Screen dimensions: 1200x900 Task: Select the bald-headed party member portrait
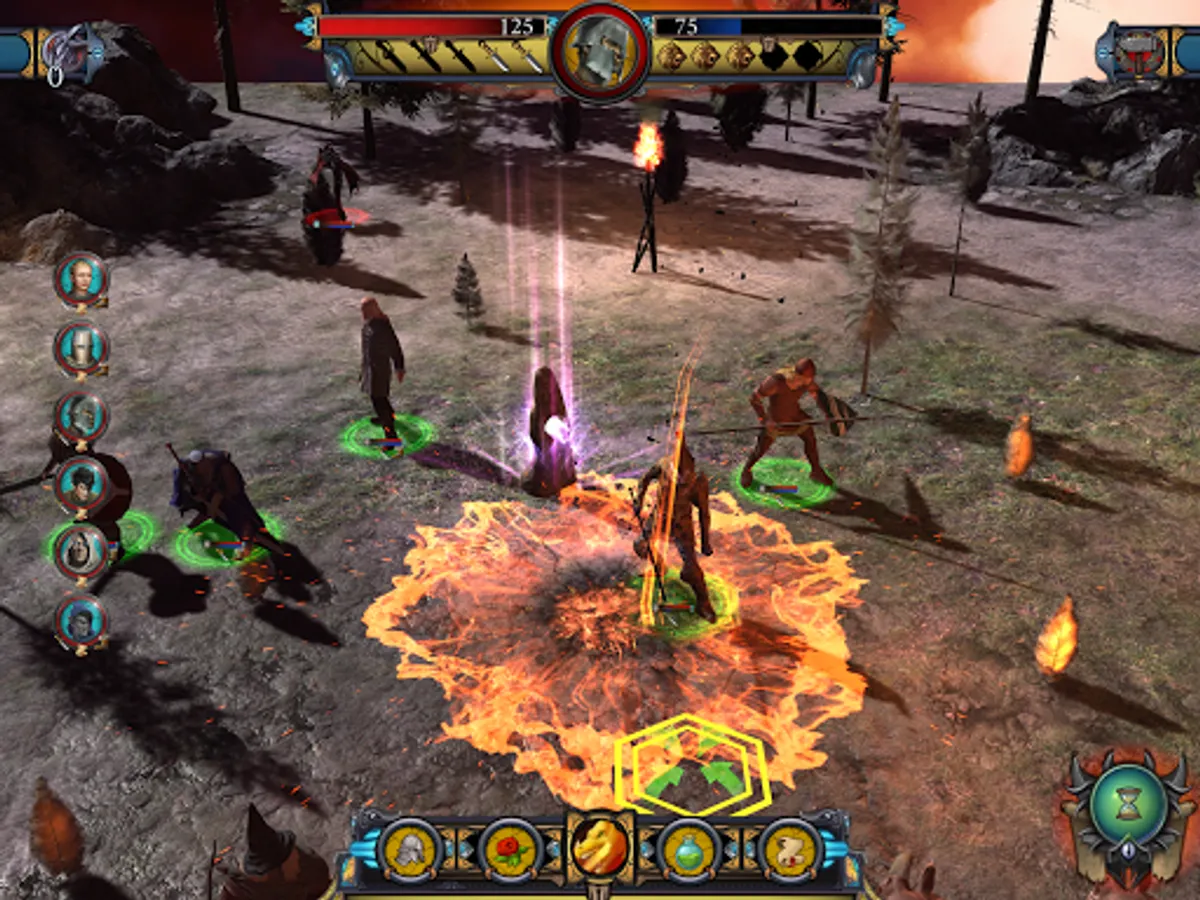(x=81, y=278)
